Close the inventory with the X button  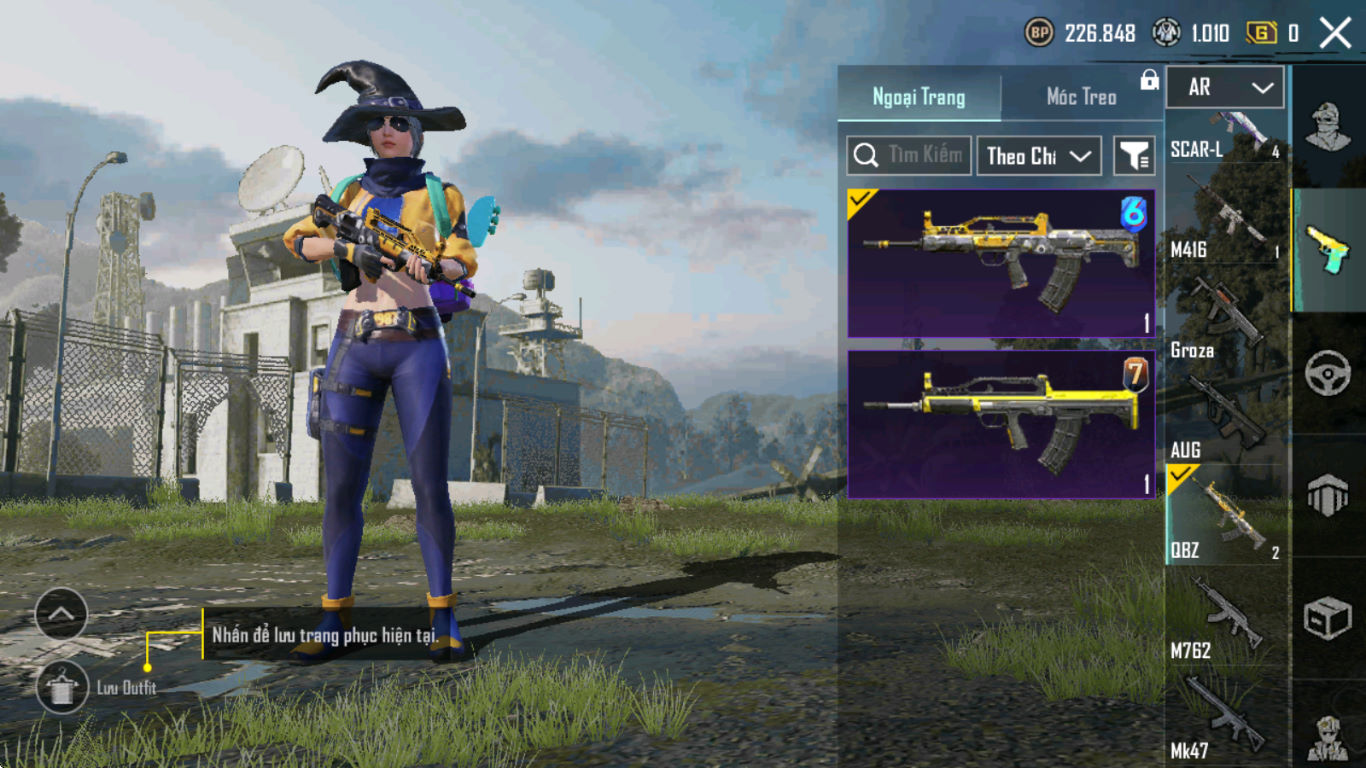tap(1335, 33)
